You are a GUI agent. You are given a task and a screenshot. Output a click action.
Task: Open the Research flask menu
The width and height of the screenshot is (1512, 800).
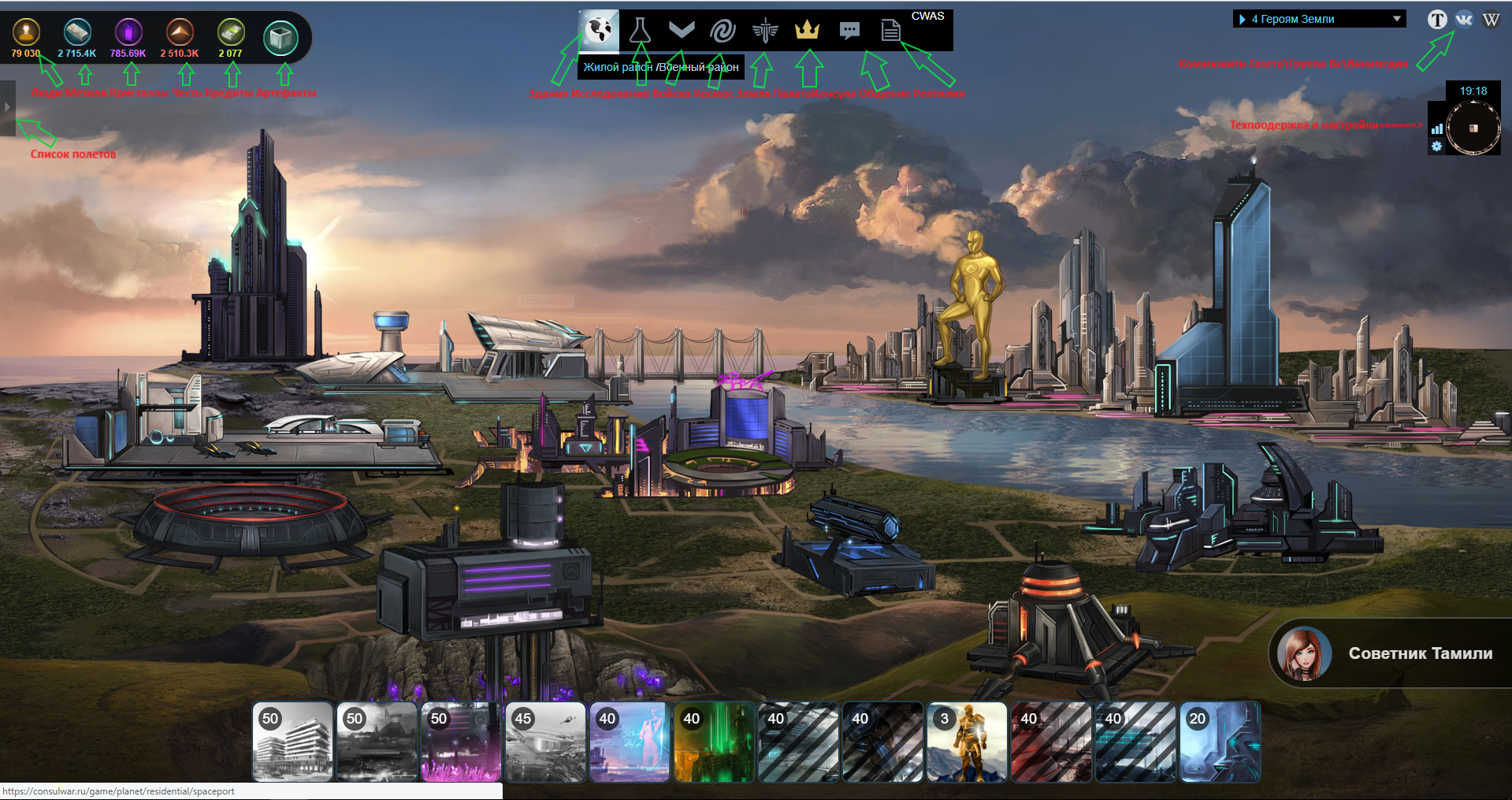pyautogui.click(x=640, y=31)
